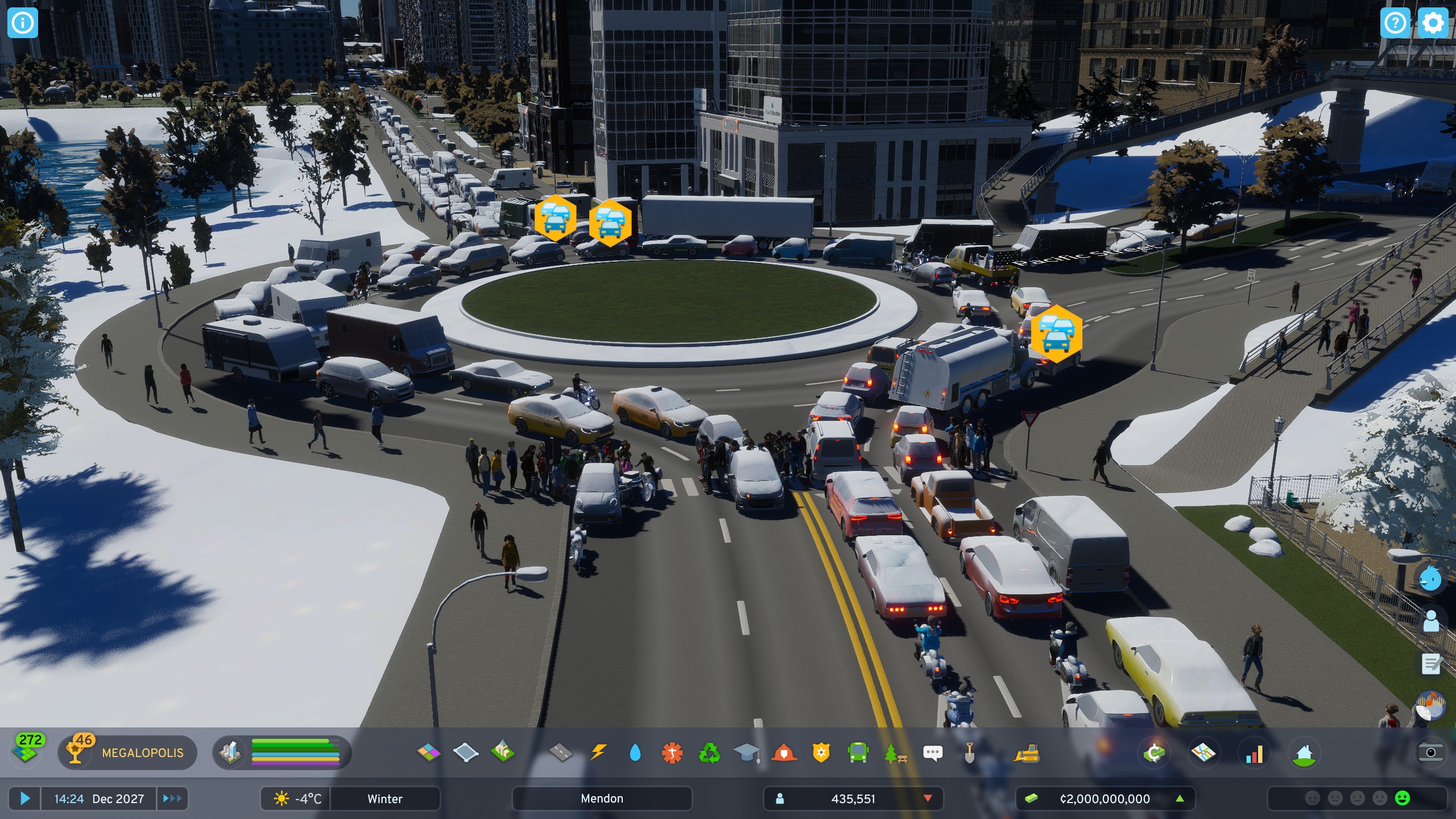
Task: Open the Healthcare services menu
Action: 673,752
